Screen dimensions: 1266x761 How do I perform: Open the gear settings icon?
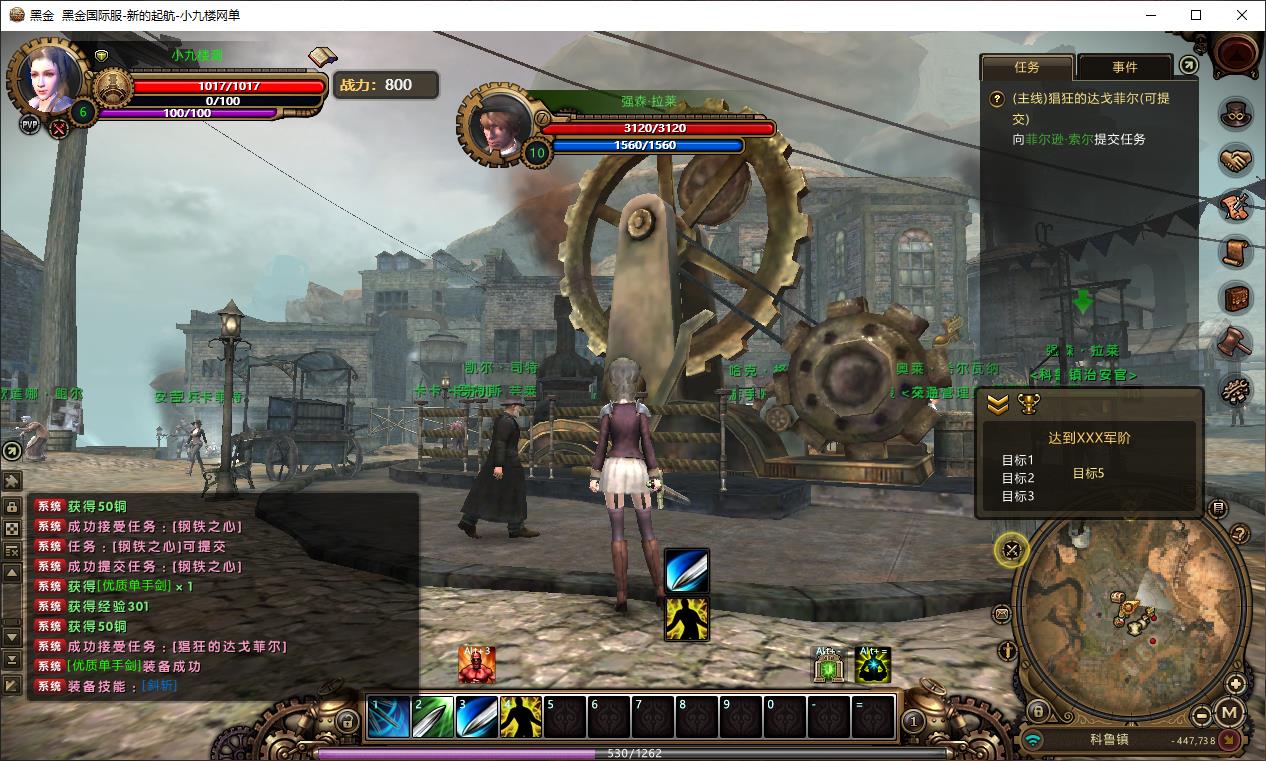coord(1236,390)
